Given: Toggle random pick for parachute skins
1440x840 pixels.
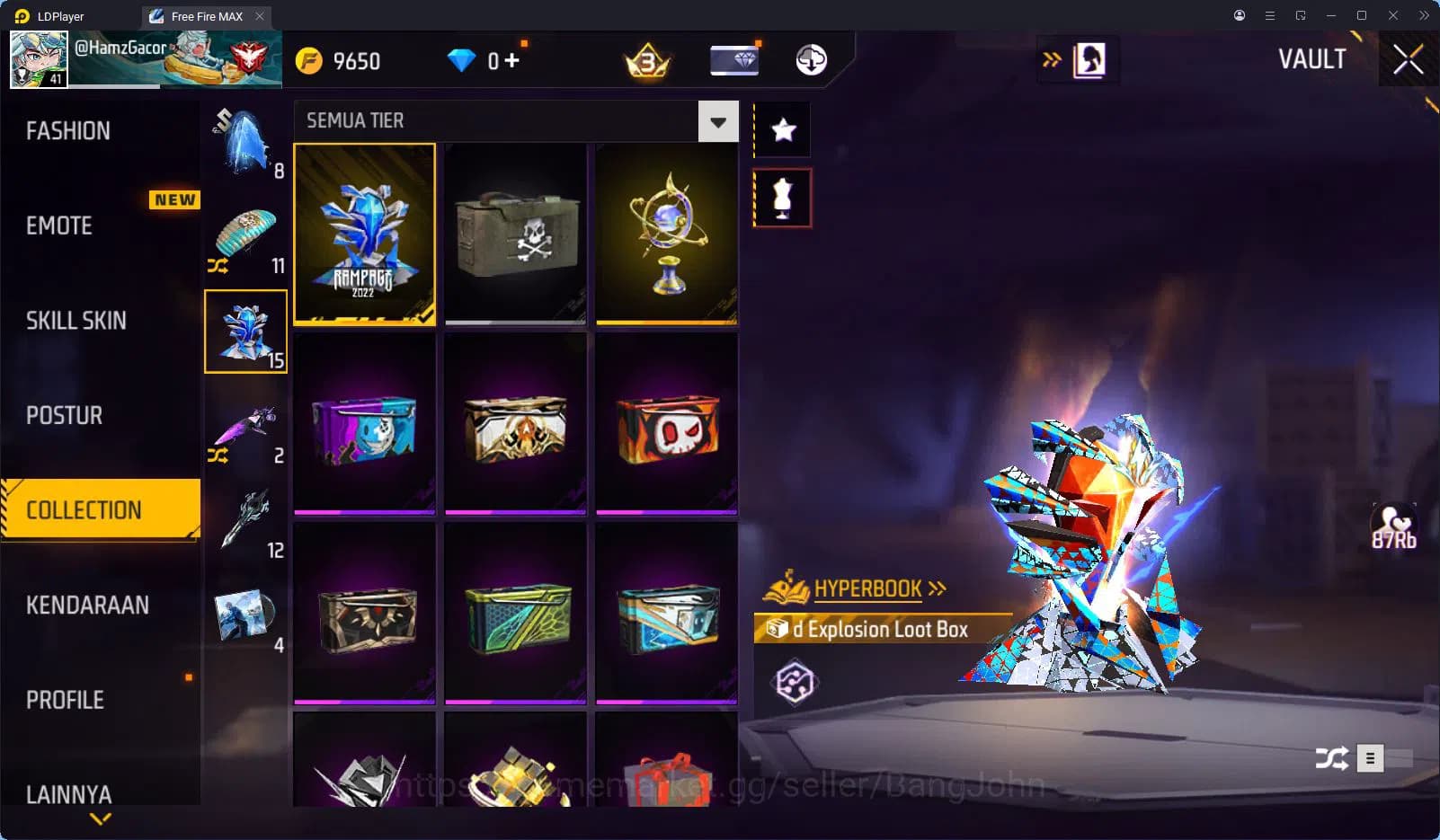Looking at the screenshot, I should 218,267.
